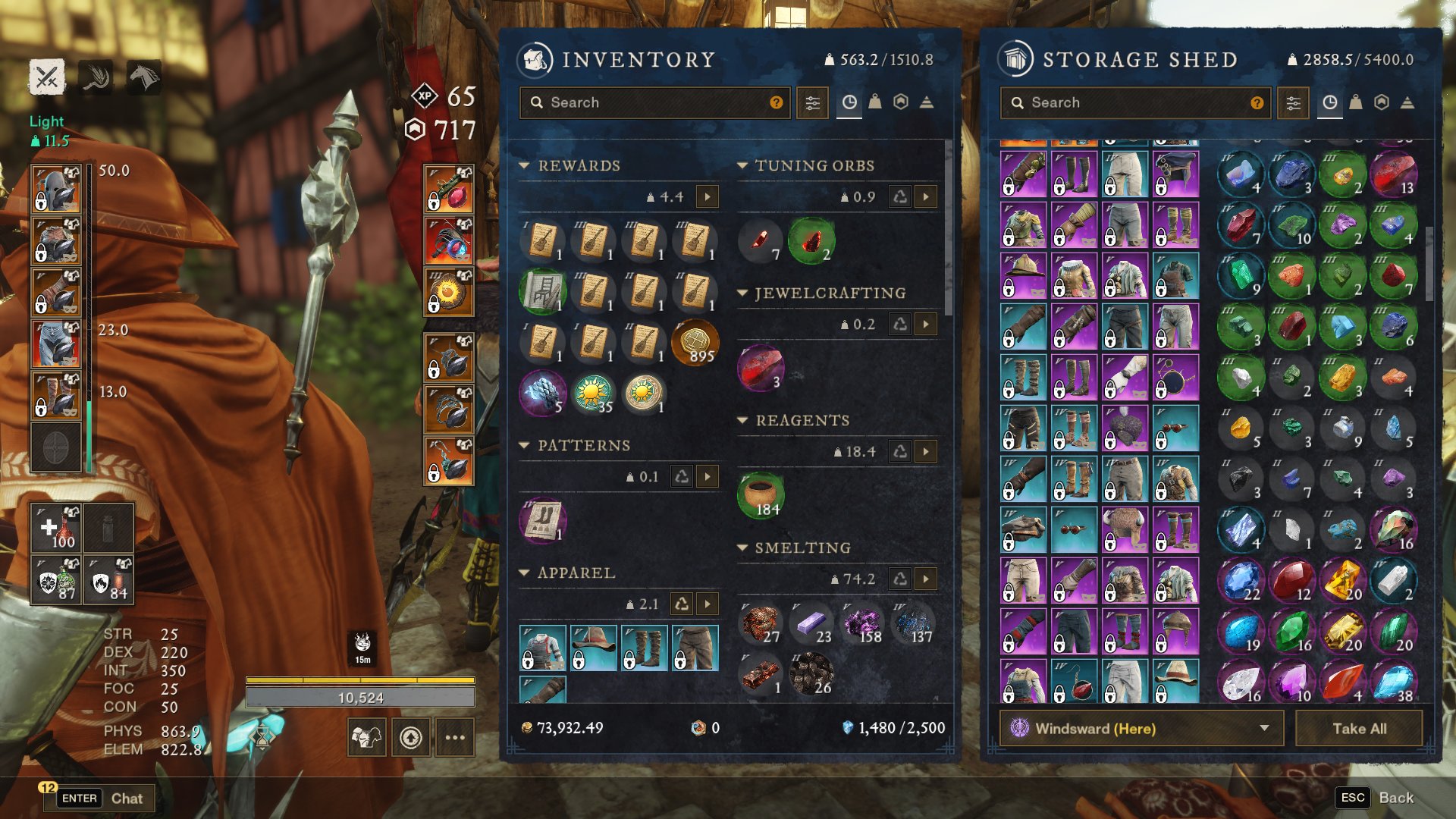Select the Jewelcrafting red gem stack of 3
Viewport: 1456px width, 819px height.
click(761, 368)
